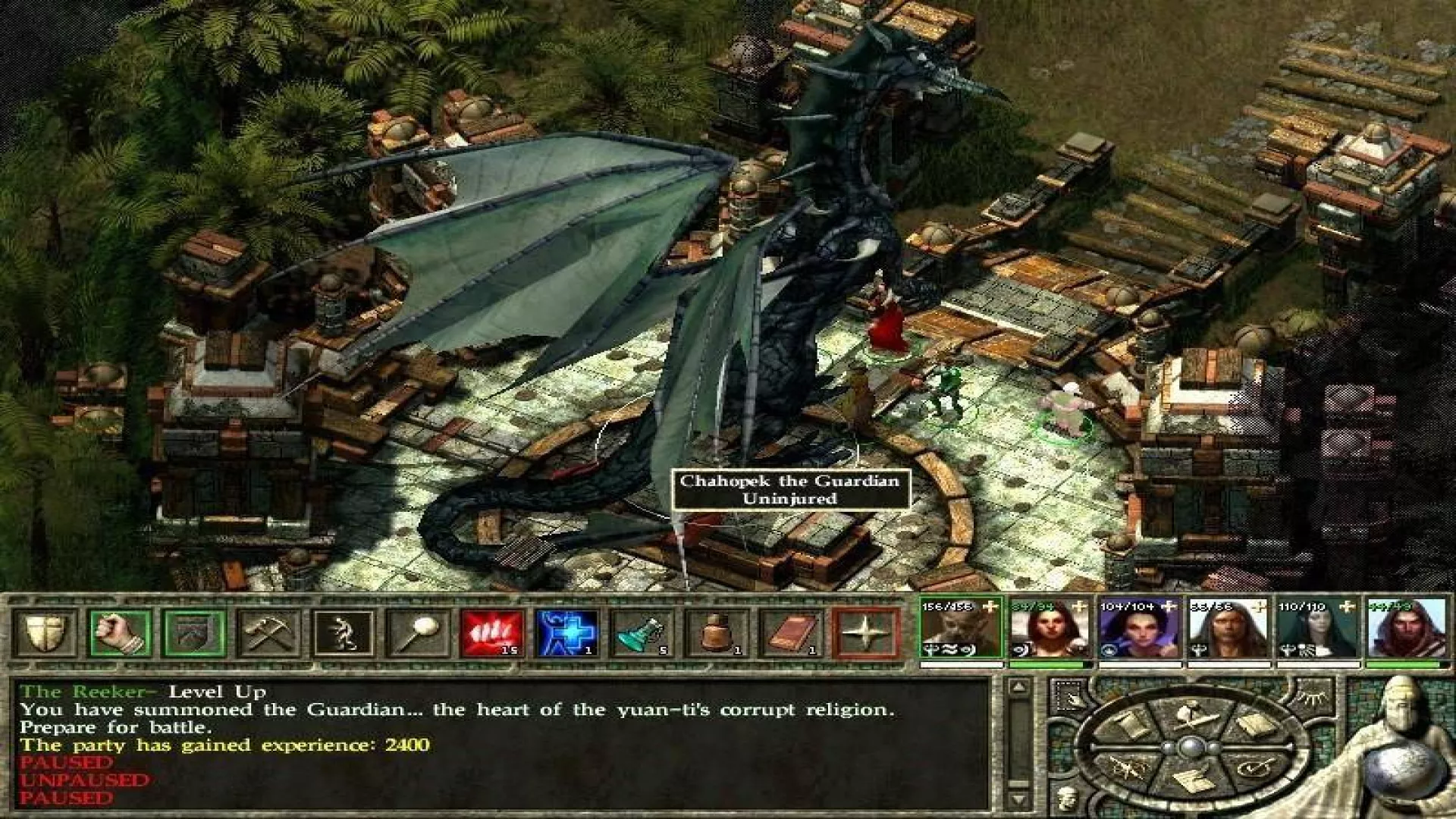The image size is (1456, 819).
Task: Open the journal quill and parchment
Action: point(1192,781)
